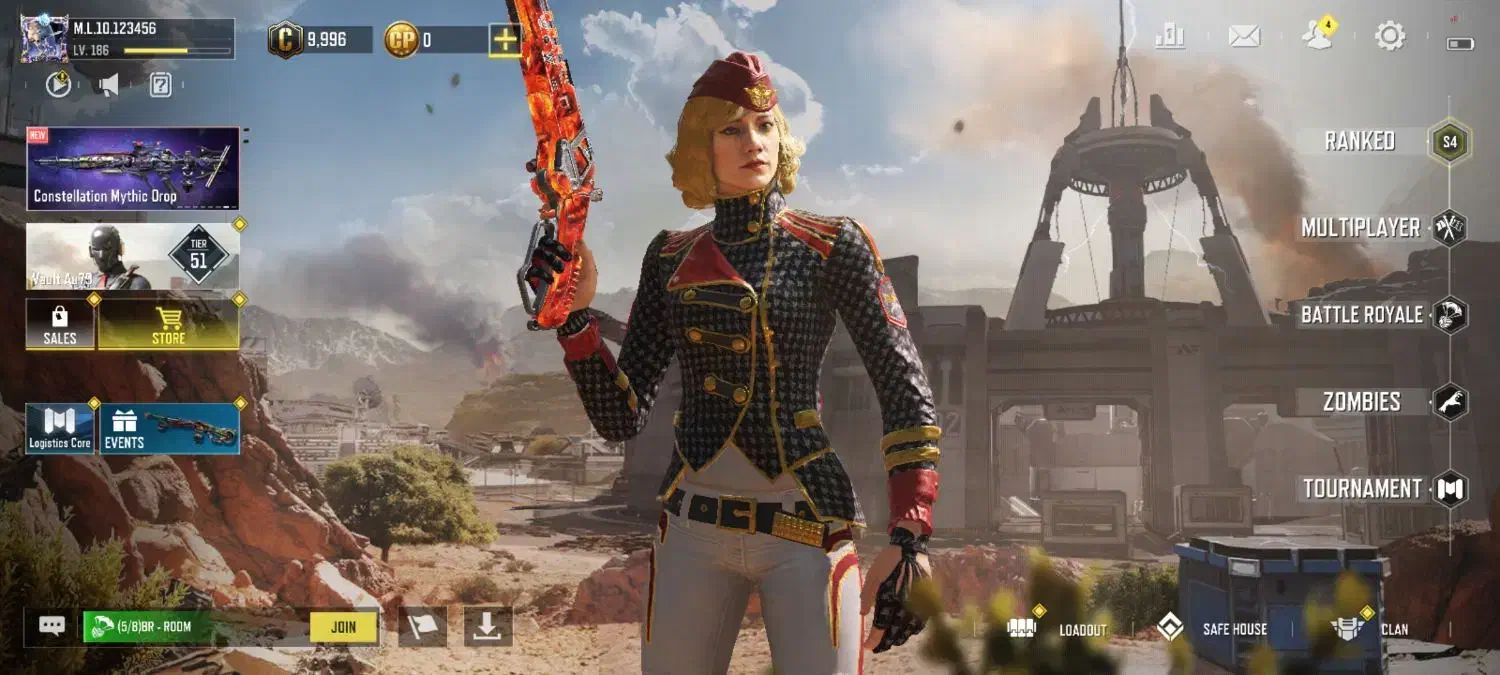This screenshot has width=1500, height=675.
Task: Check the mail envelope icon
Action: tap(1243, 37)
